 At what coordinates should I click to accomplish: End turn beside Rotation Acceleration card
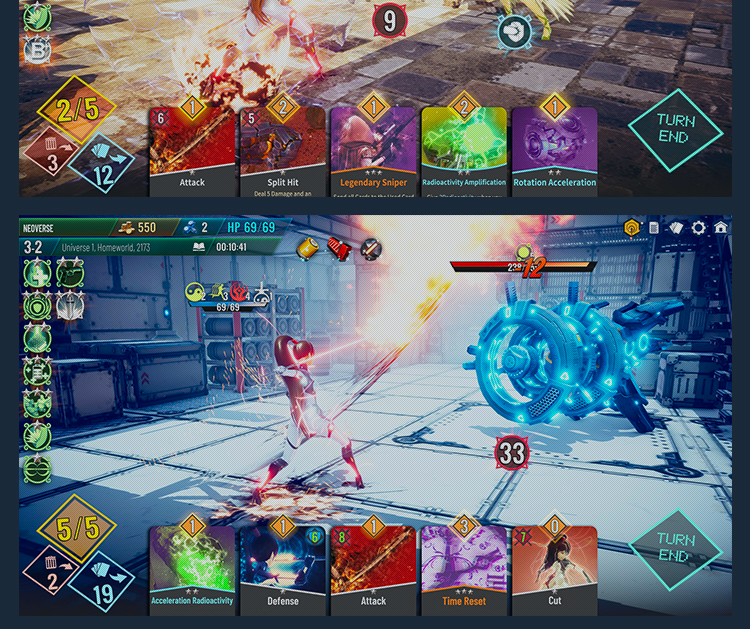675,129
